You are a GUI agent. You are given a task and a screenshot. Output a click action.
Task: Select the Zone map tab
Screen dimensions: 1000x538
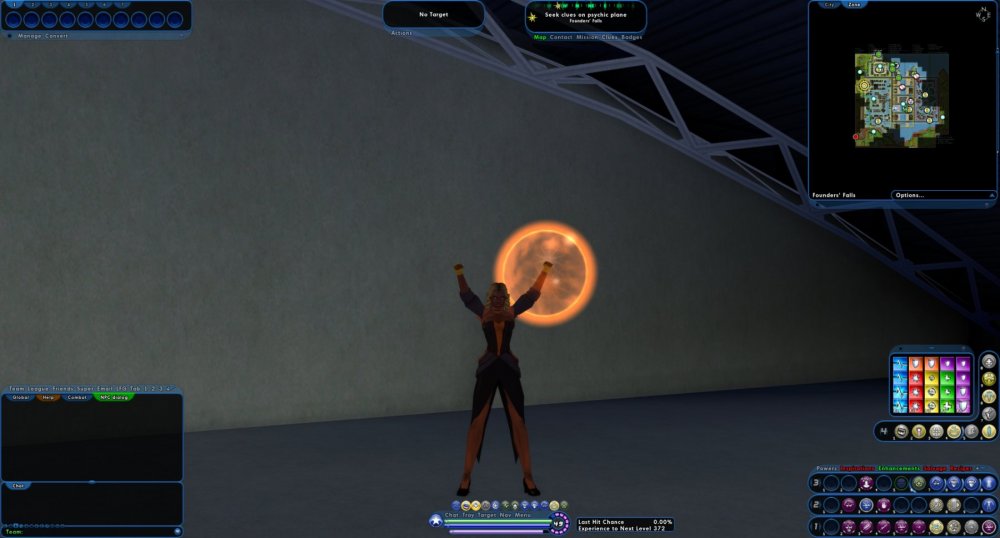point(855,5)
